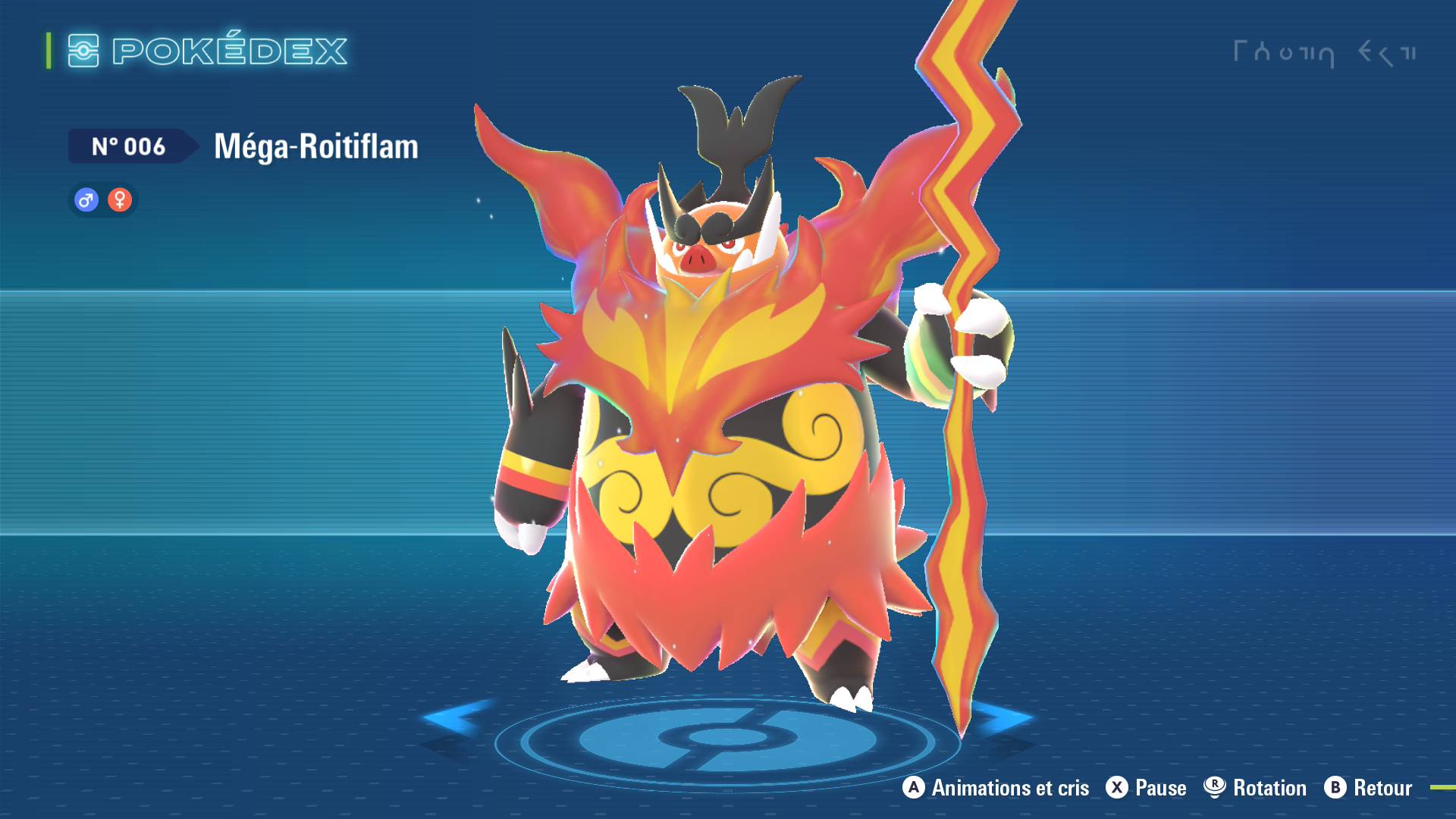Click the green accent bar beside Pokédex
1456x819 pixels.
[x=48, y=52]
